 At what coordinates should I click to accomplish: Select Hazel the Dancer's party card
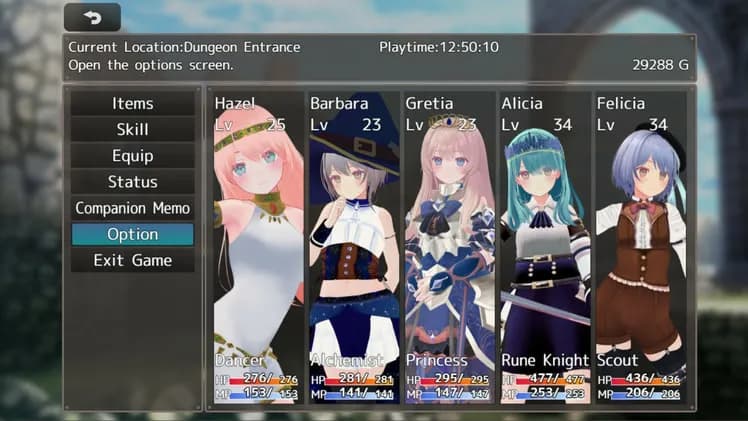point(257,248)
